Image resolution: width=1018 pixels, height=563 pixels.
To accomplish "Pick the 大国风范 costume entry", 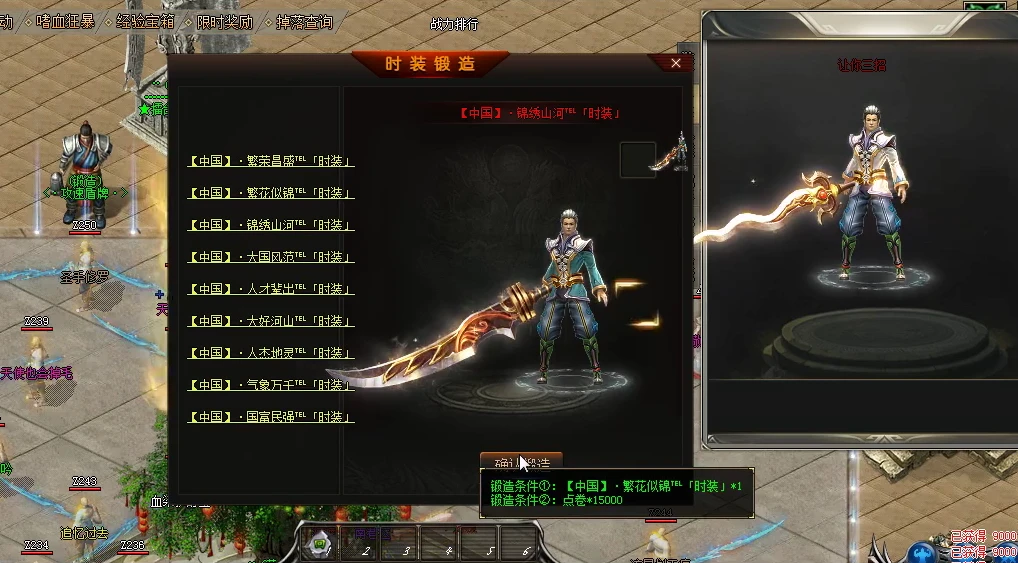I will pos(270,257).
